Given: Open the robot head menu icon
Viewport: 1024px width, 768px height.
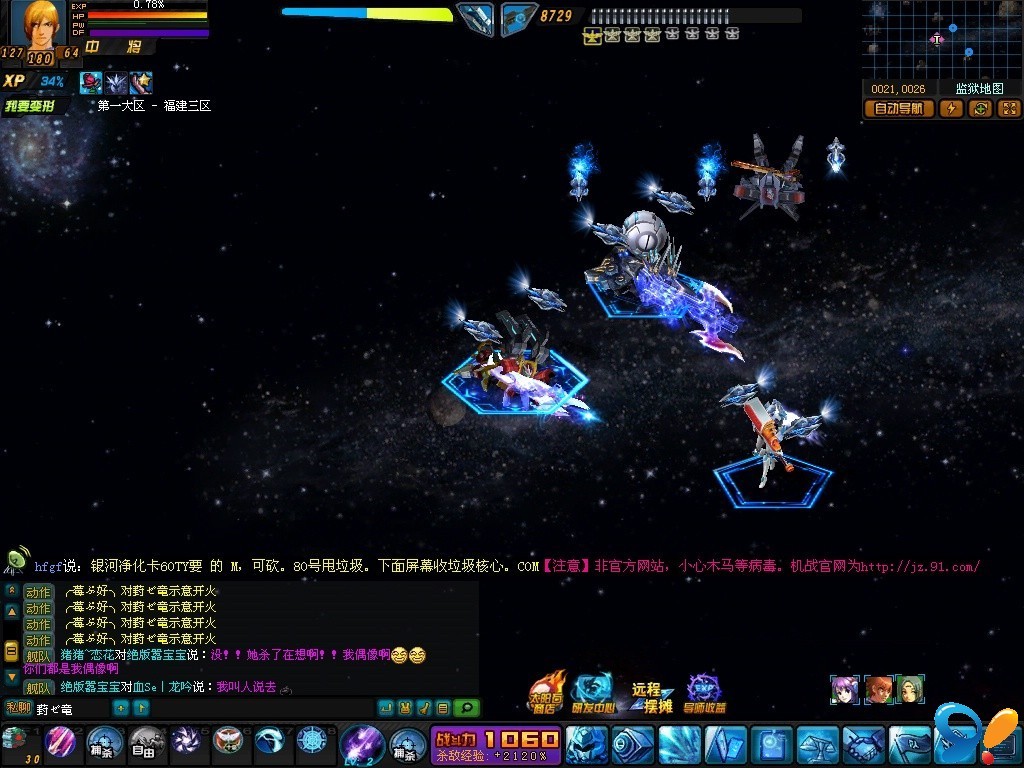Looking at the screenshot, I should (585, 744).
